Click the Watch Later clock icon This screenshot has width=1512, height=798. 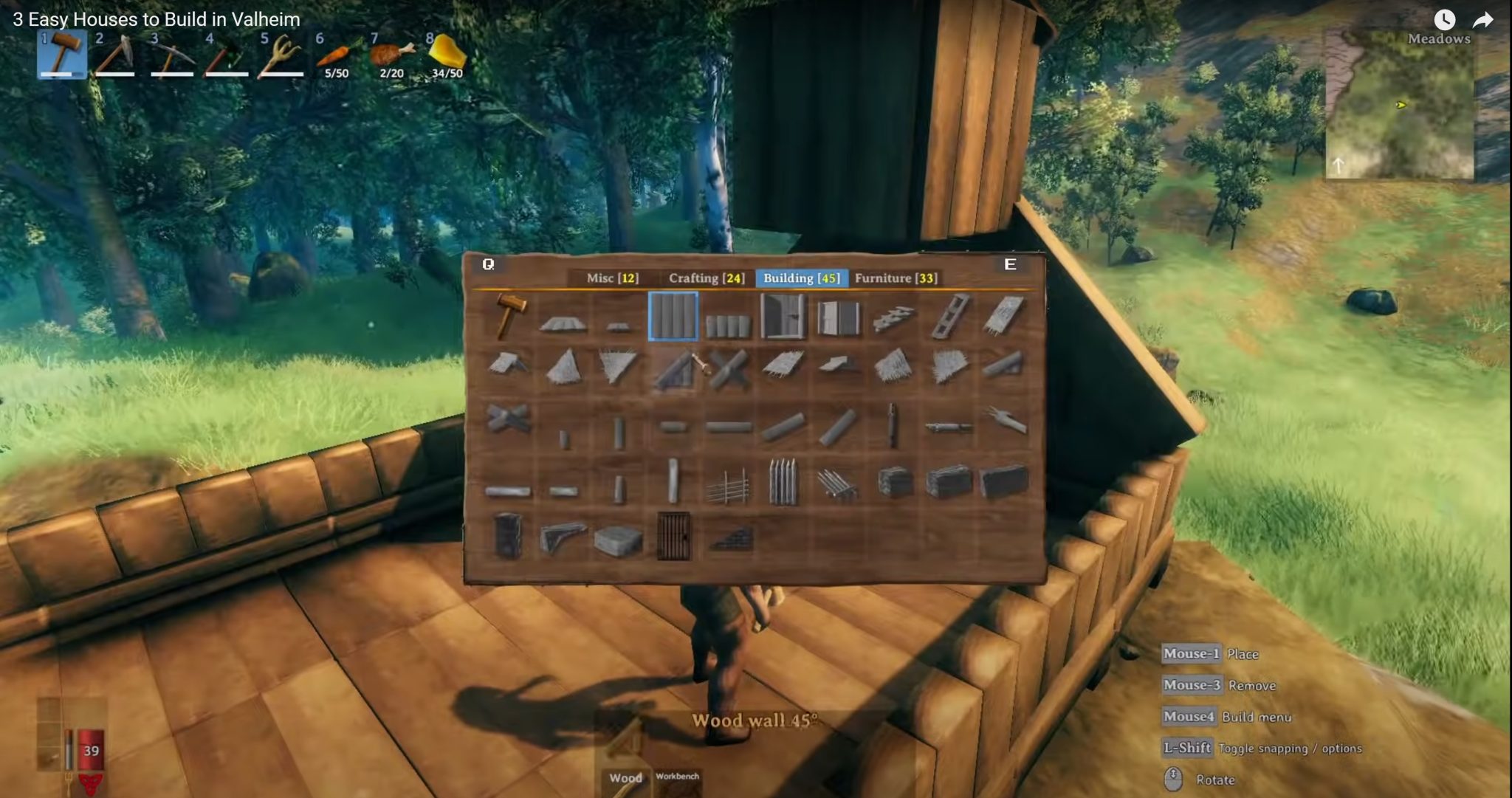point(1446,18)
